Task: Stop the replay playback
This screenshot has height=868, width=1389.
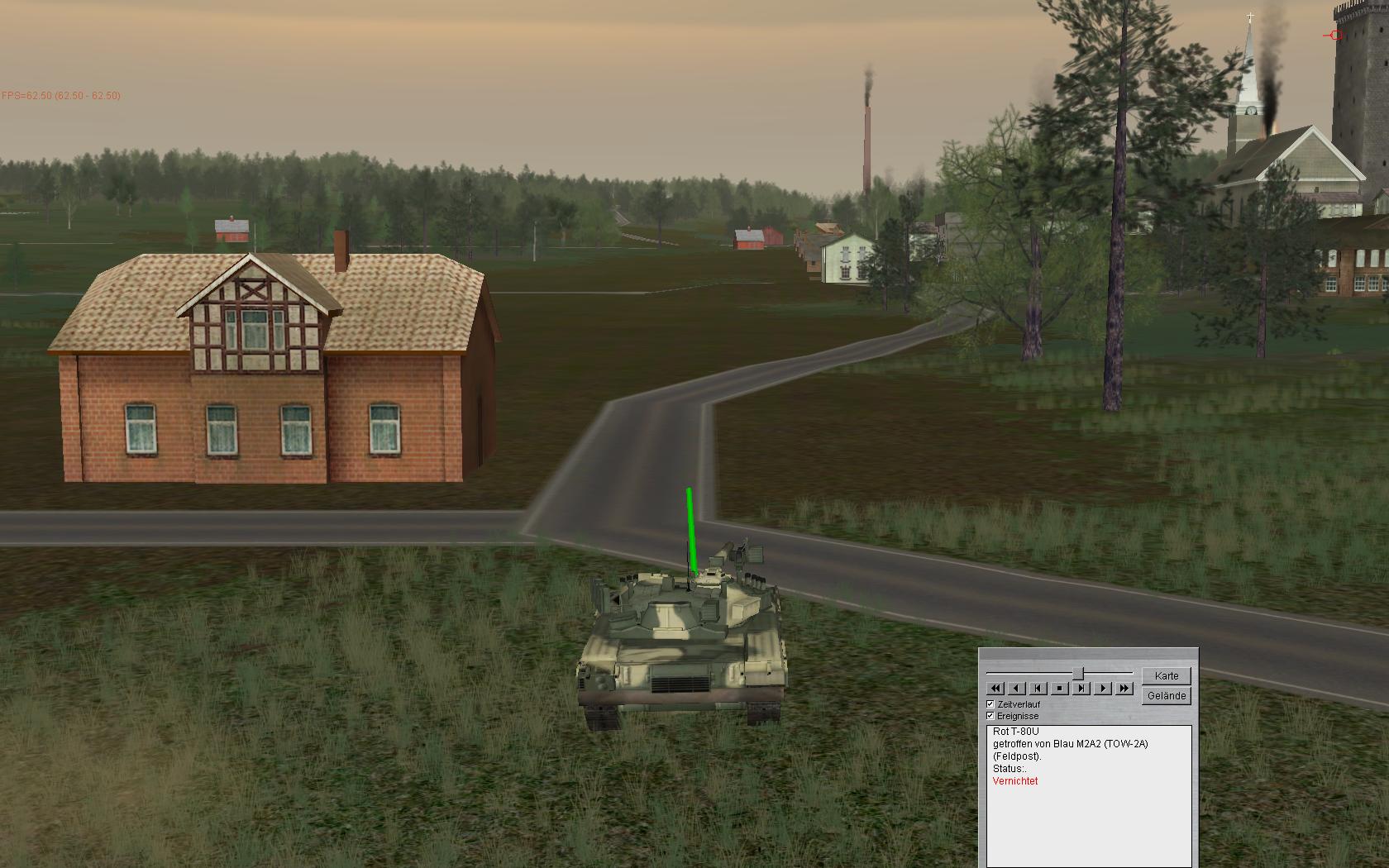Action: (x=1060, y=689)
